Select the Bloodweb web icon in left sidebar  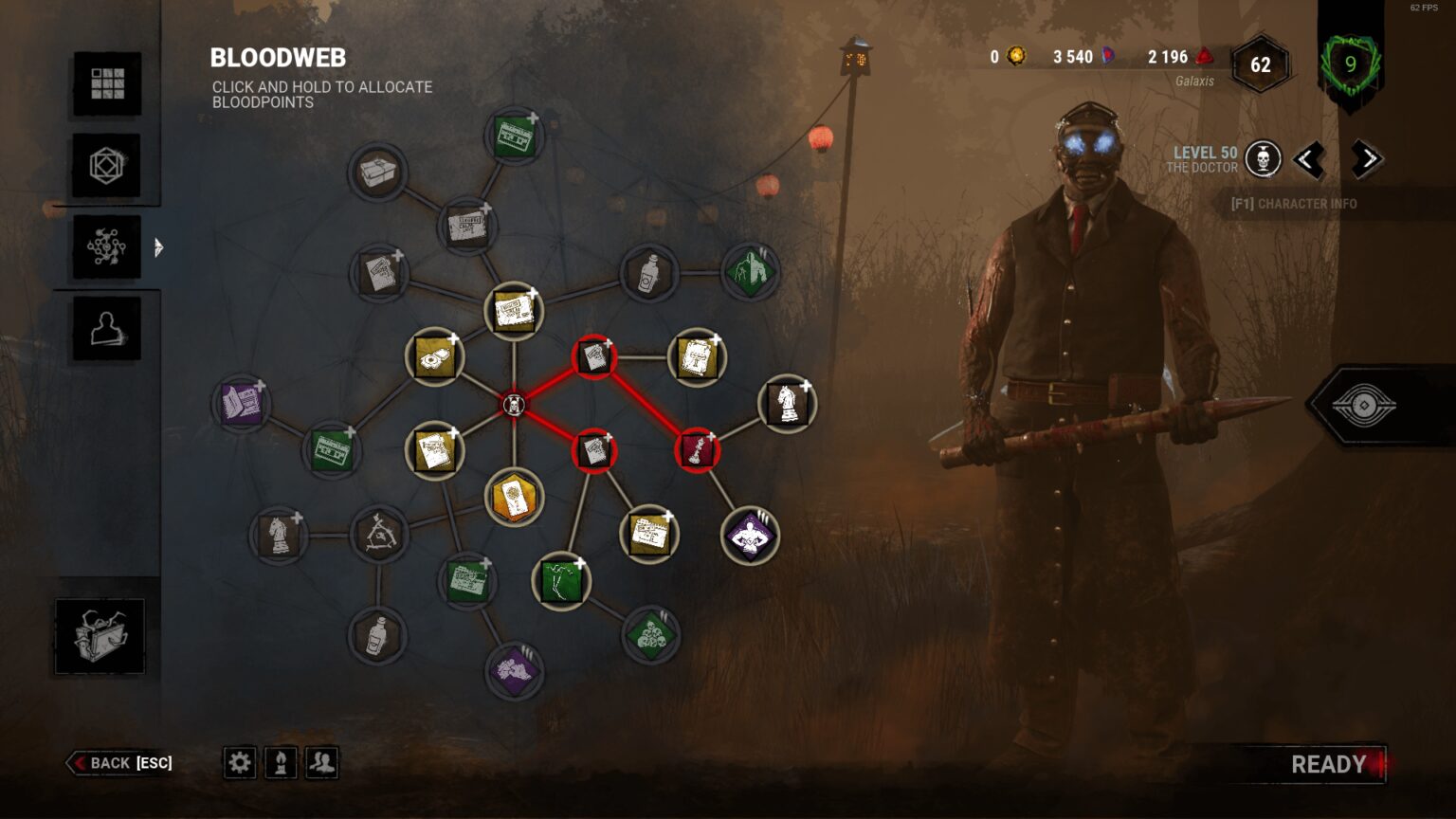pos(106,248)
